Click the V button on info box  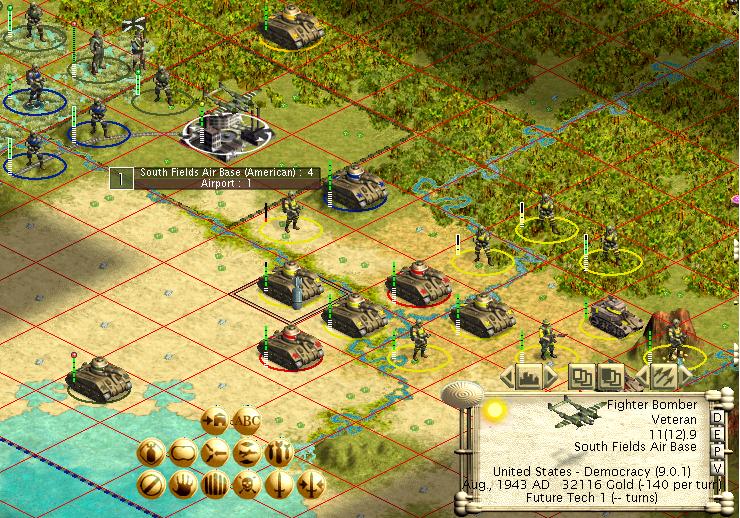717,467
